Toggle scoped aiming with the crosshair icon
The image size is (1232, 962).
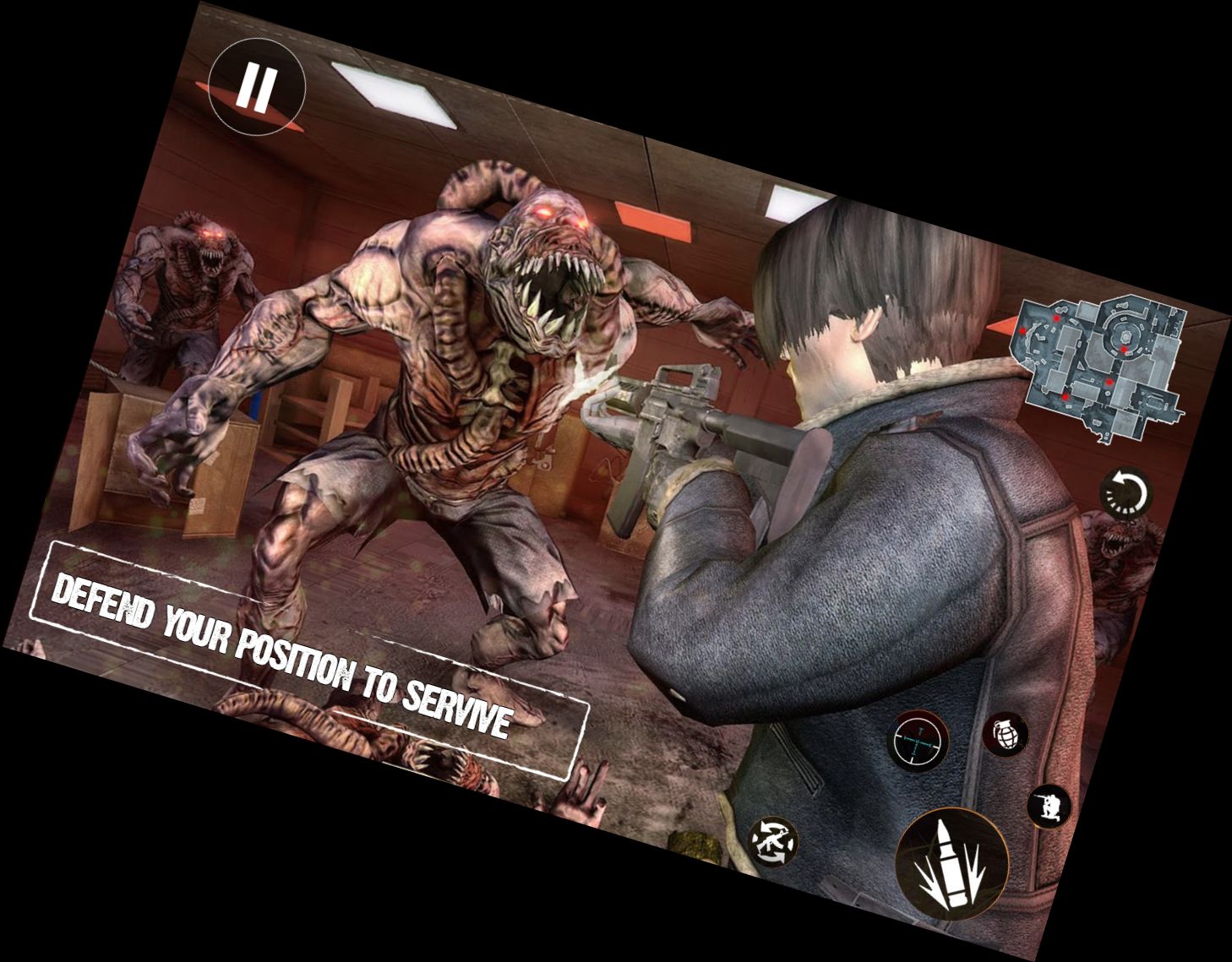(919, 742)
